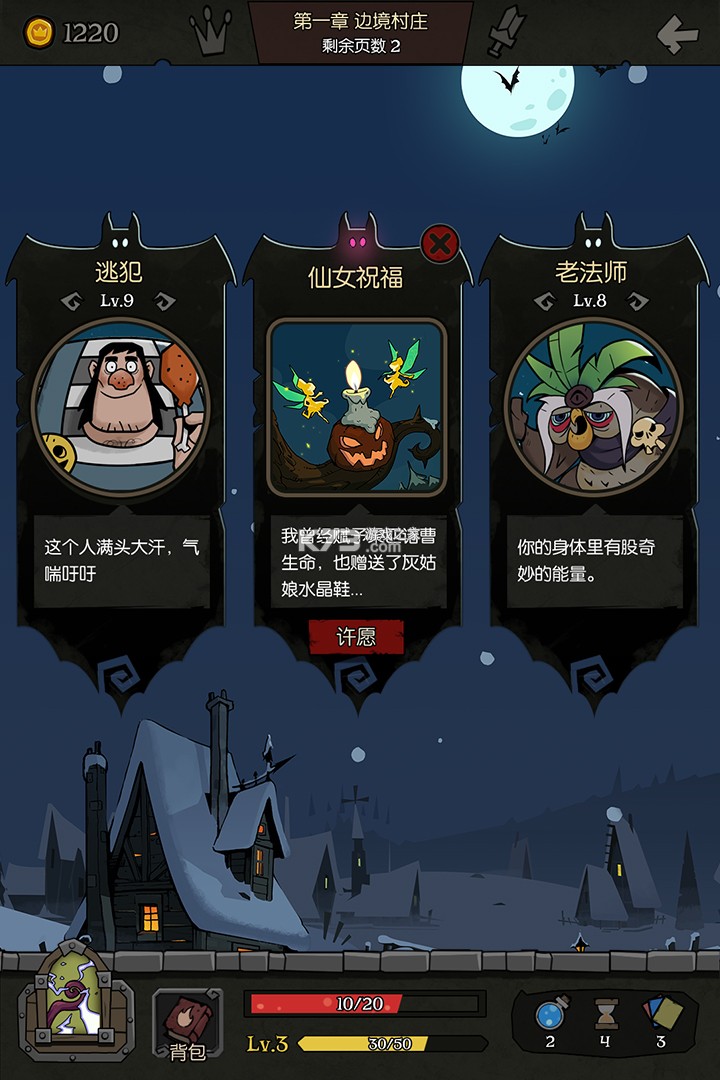
Task: Use the hourglass item
Action: pyautogui.click(x=604, y=1015)
